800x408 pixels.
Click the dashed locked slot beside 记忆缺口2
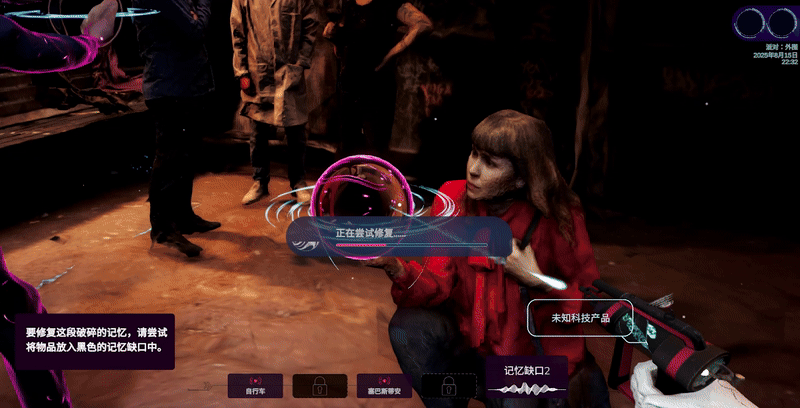pos(449,386)
